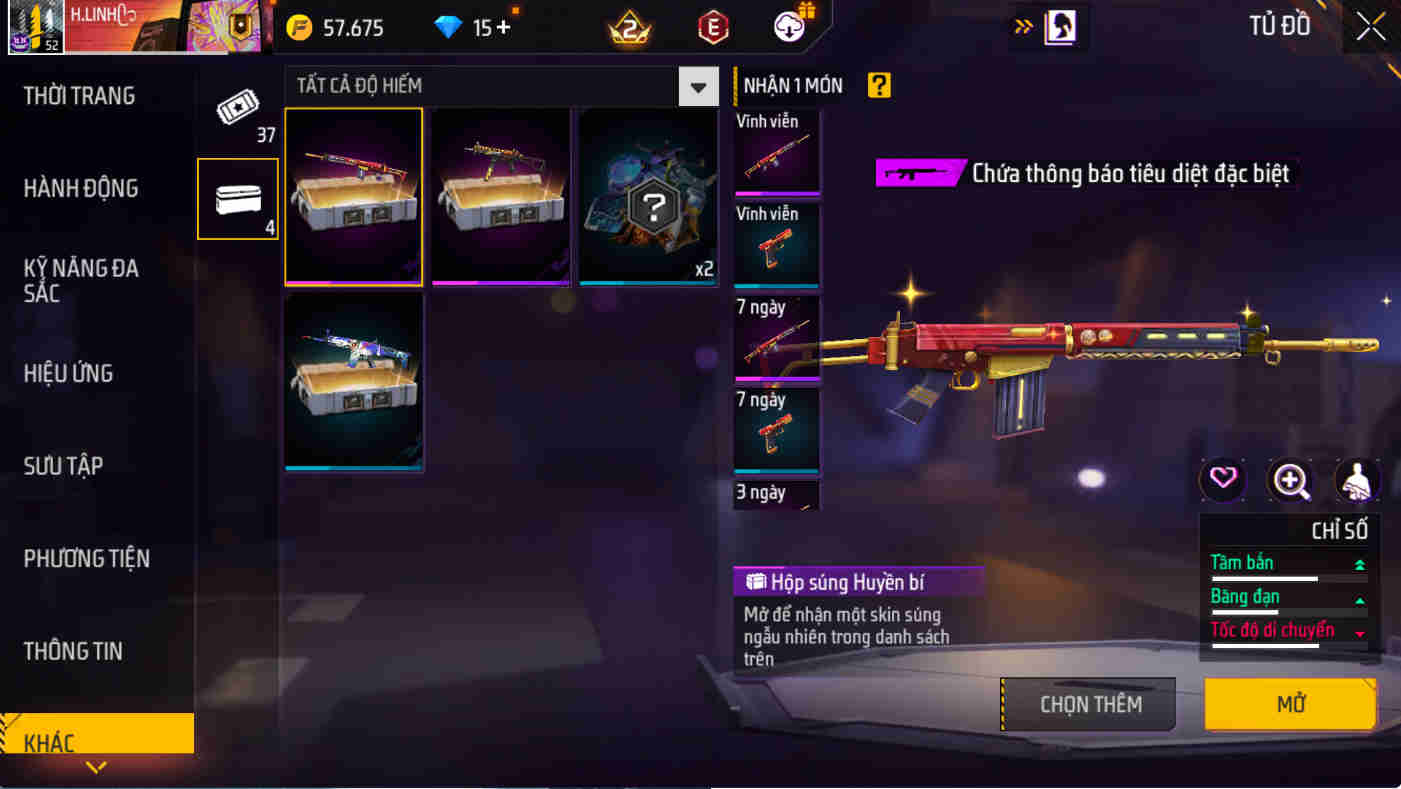
Task: Open the diamond top-up with plus icon
Action: [x=470, y=27]
